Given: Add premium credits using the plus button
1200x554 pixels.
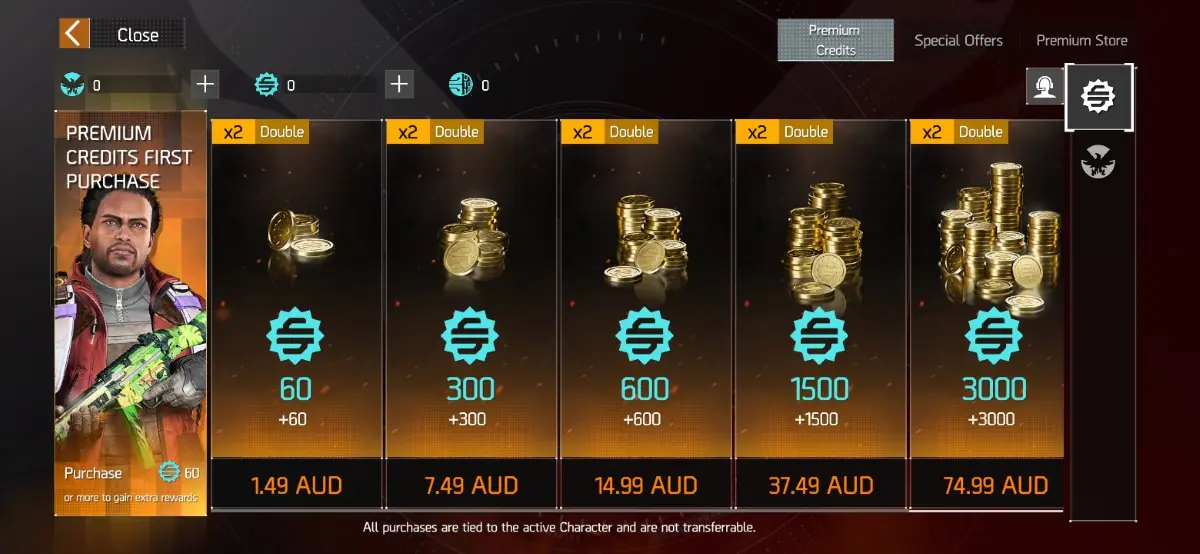Looking at the screenshot, I should pyautogui.click(x=399, y=84).
